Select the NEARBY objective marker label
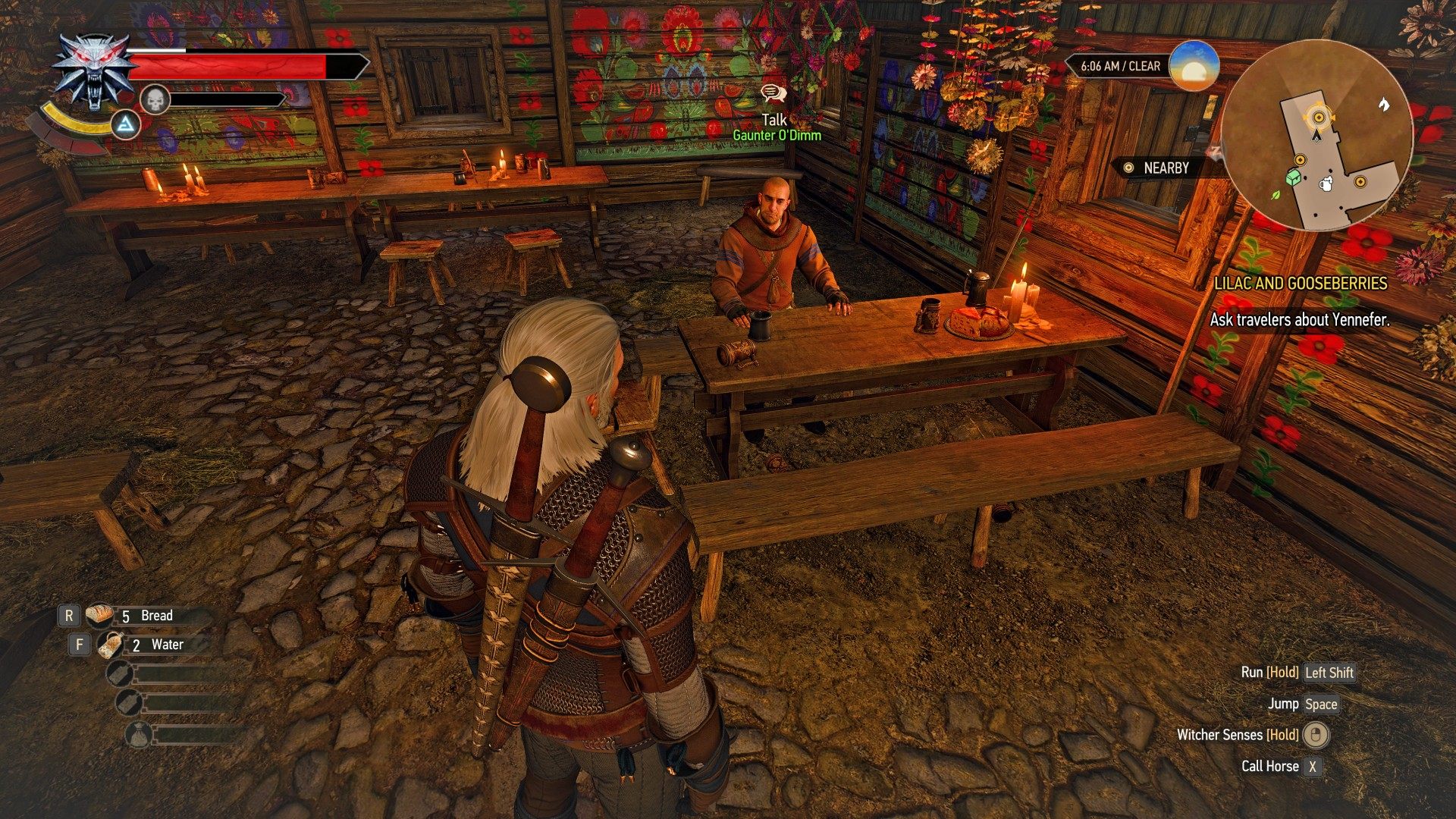The image size is (1456, 819). tap(1165, 168)
